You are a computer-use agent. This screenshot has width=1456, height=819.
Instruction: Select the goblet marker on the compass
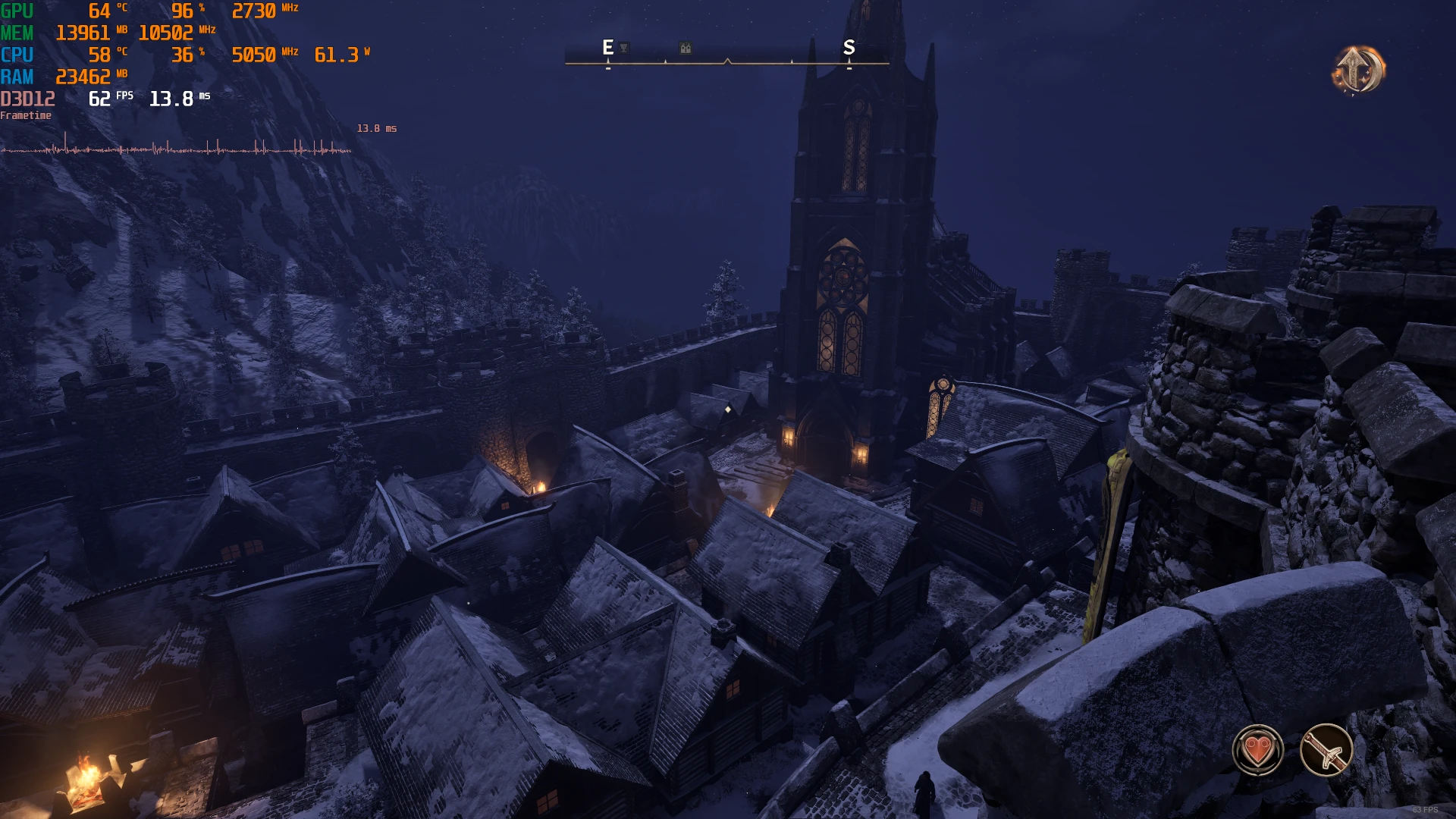point(624,48)
